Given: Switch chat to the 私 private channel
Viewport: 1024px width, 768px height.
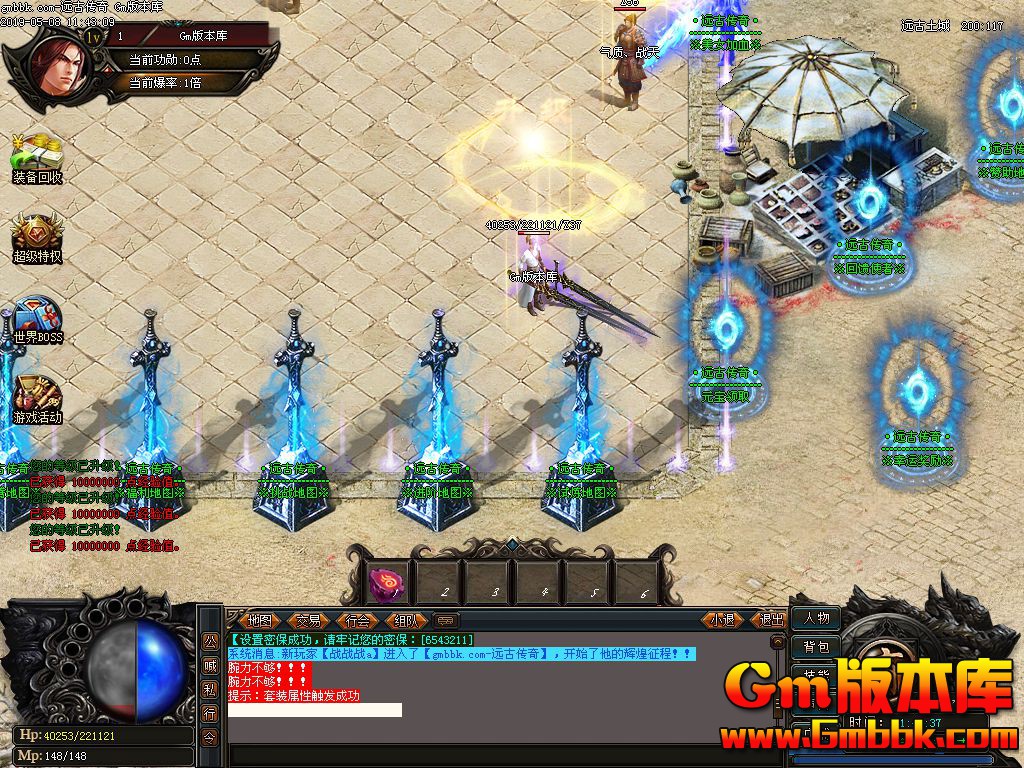Looking at the screenshot, I should (210, 689).
